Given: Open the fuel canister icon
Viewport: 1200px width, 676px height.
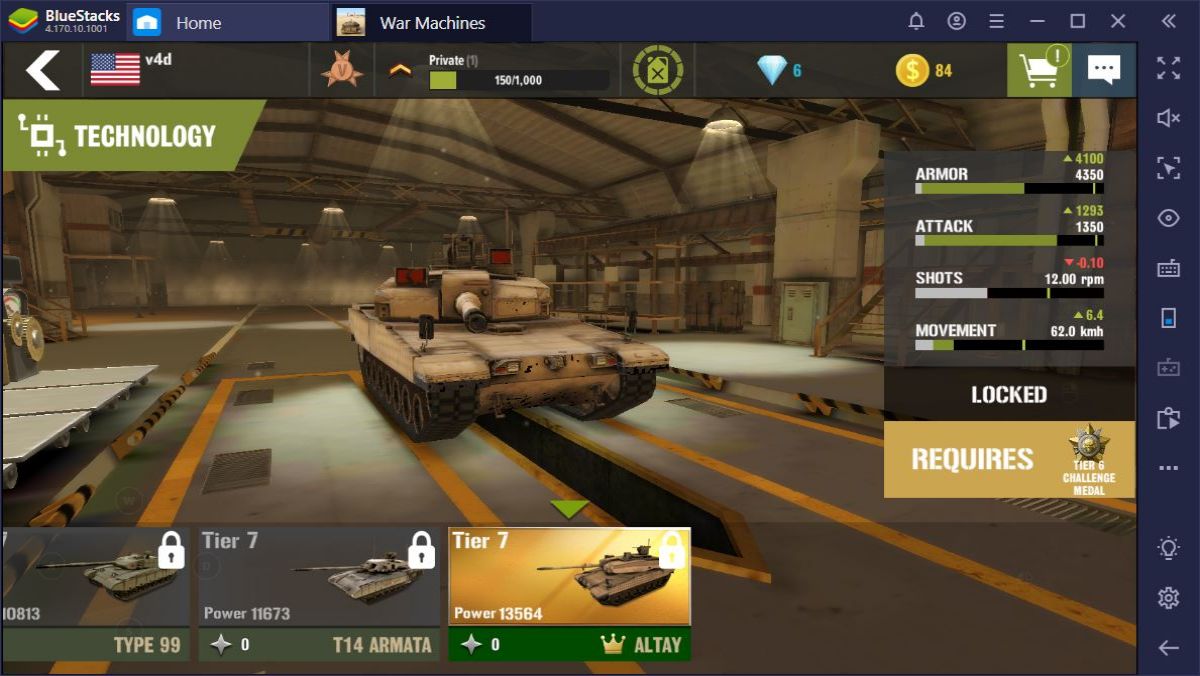Looking at the screenshot, I should (658, 70).
